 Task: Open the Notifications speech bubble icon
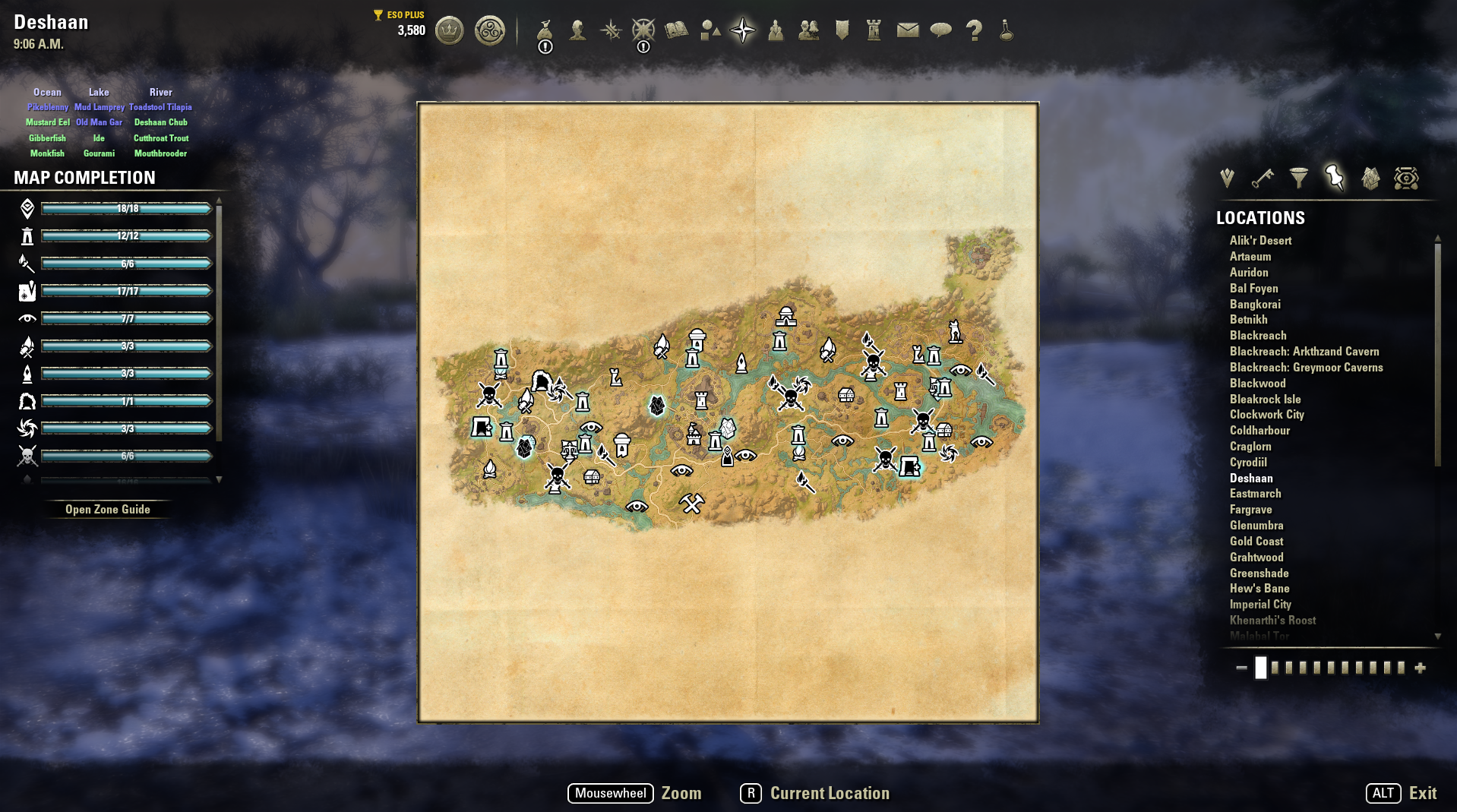pyautogui.click(x=940, y=30)
